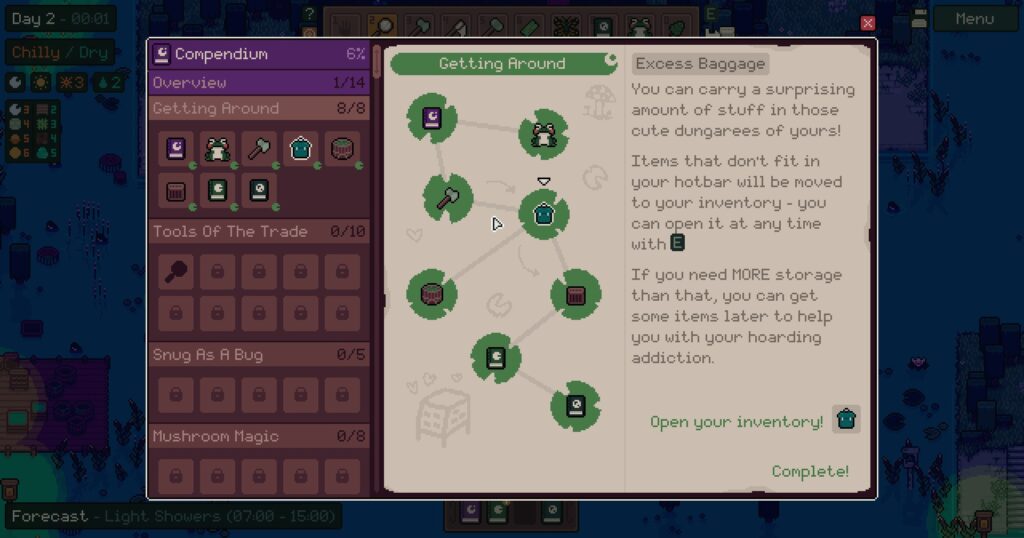Open the crate lily pad node
This screenshot has height=538, width=1024.
pos(575,295)
